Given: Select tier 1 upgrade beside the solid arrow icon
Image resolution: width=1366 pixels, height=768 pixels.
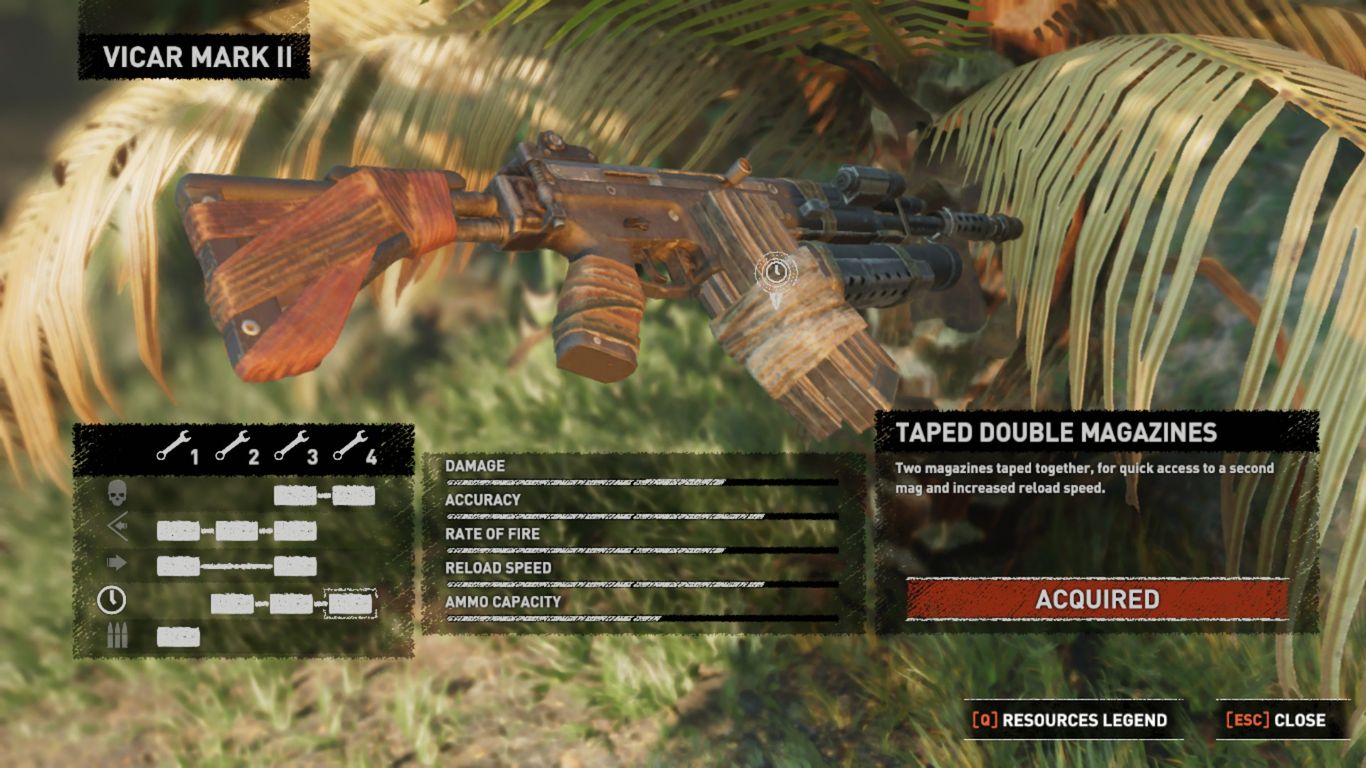Looking at the screenshot, I should point(178,566).
